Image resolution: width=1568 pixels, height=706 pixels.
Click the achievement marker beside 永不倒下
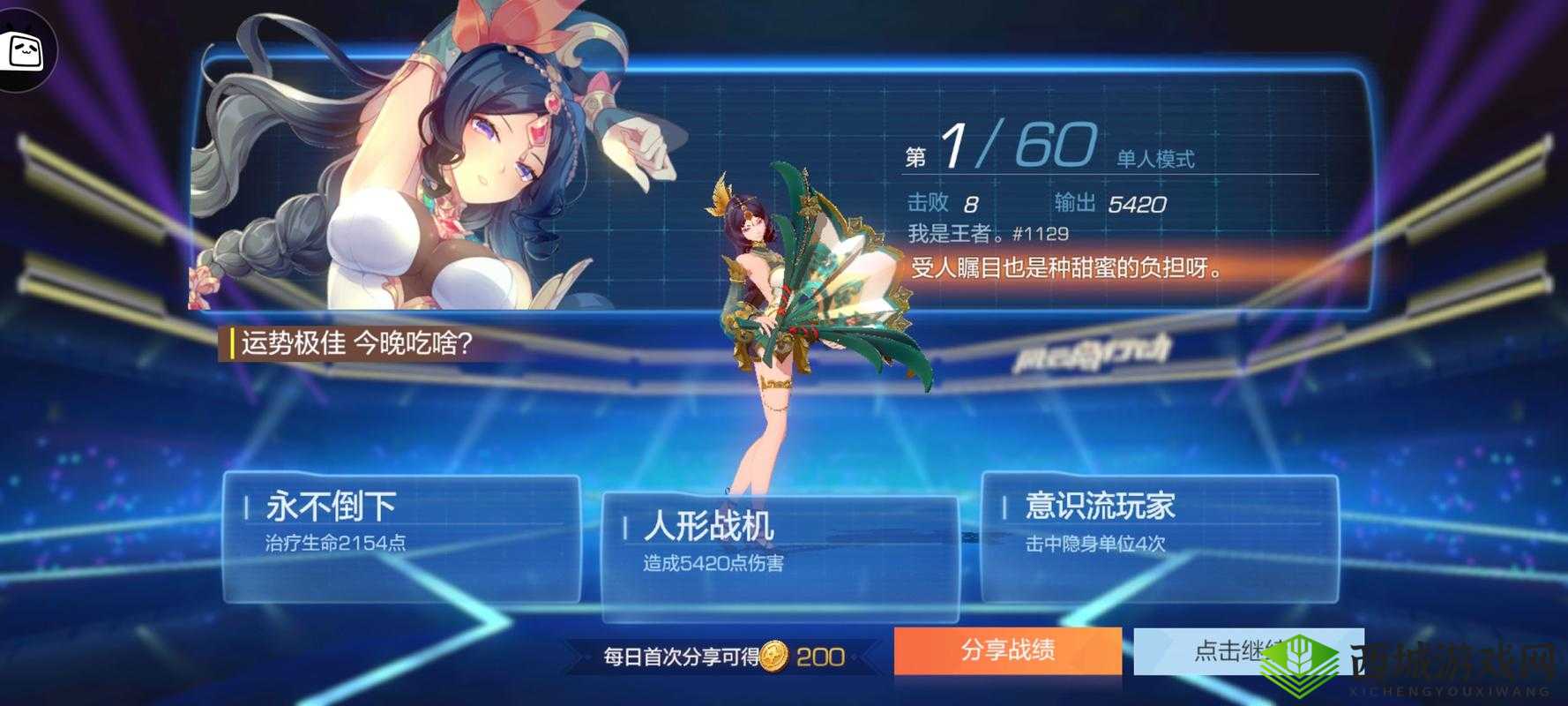coord(248,507)
